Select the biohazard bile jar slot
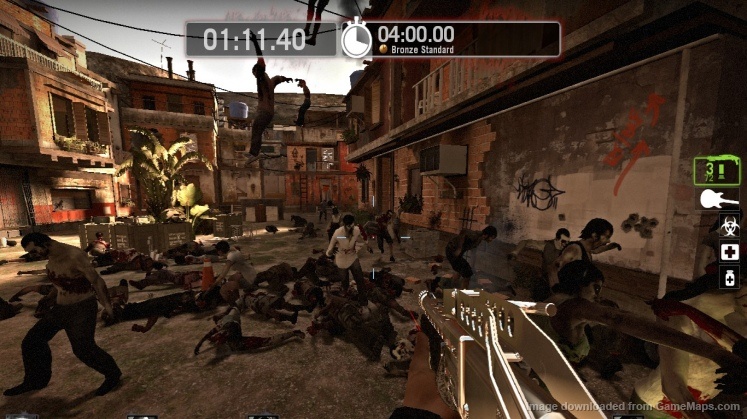The image size is (747, 419). coord(730,226)
